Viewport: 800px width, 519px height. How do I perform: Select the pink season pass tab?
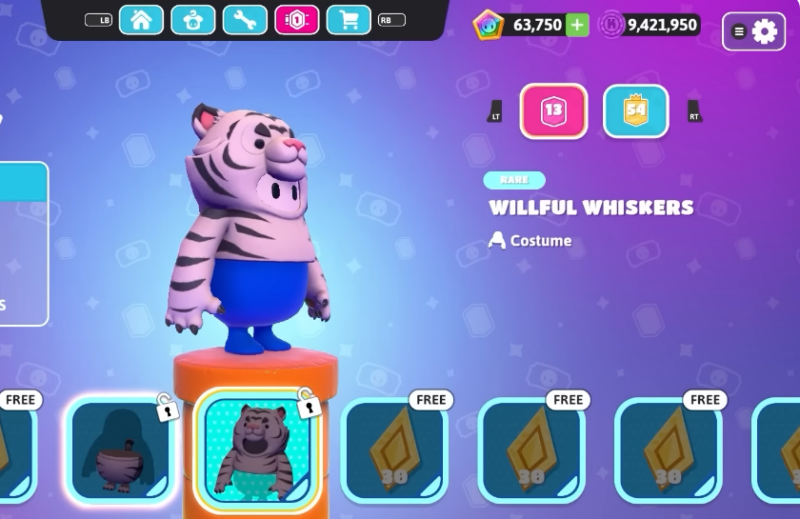click(297, 20)
